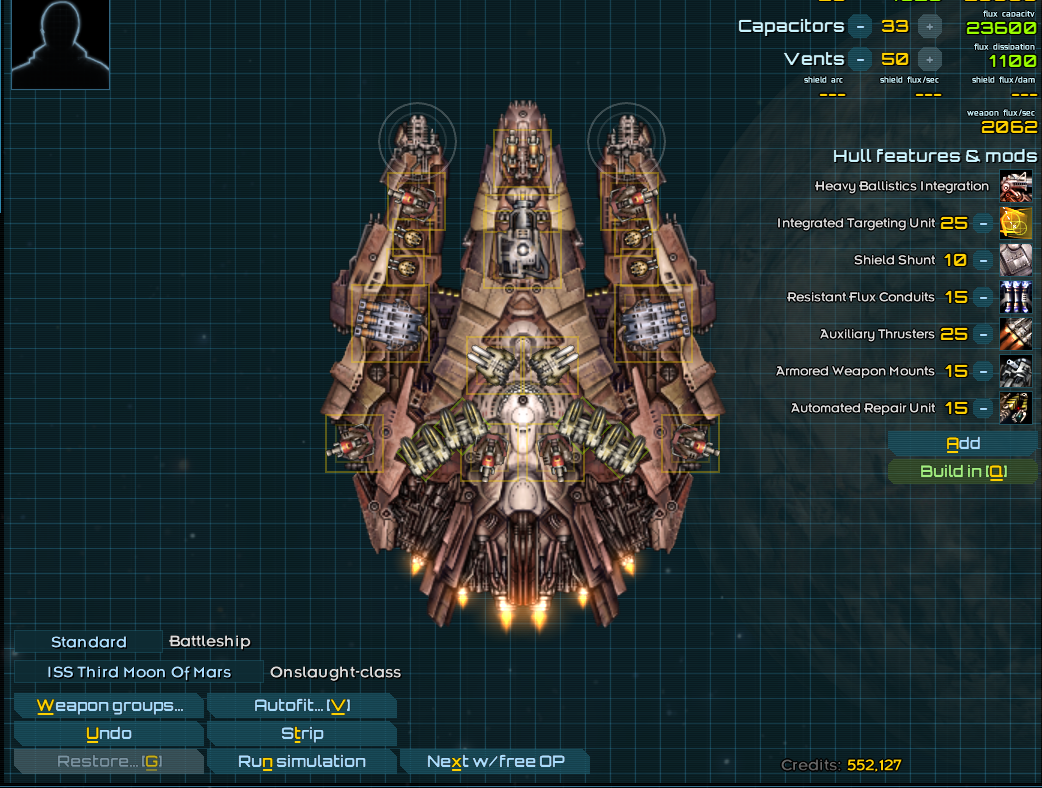Undo the last refit change
Image resolution: width=1042 pixels, height=788 pixels.
click(109, 734)
